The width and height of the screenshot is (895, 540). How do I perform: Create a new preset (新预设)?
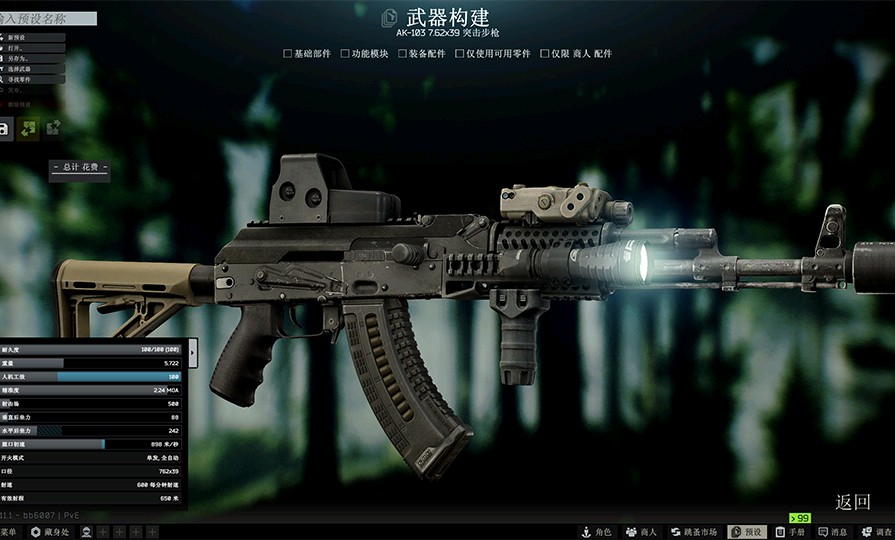point(30,38)
